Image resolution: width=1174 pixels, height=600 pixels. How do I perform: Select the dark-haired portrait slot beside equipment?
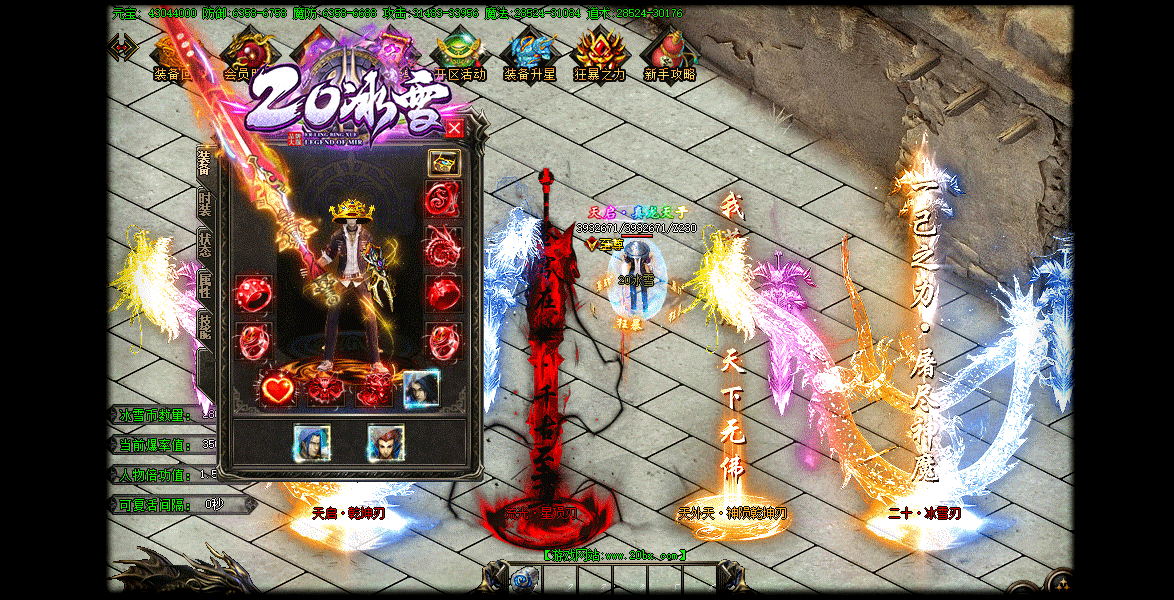pos(421,388)
